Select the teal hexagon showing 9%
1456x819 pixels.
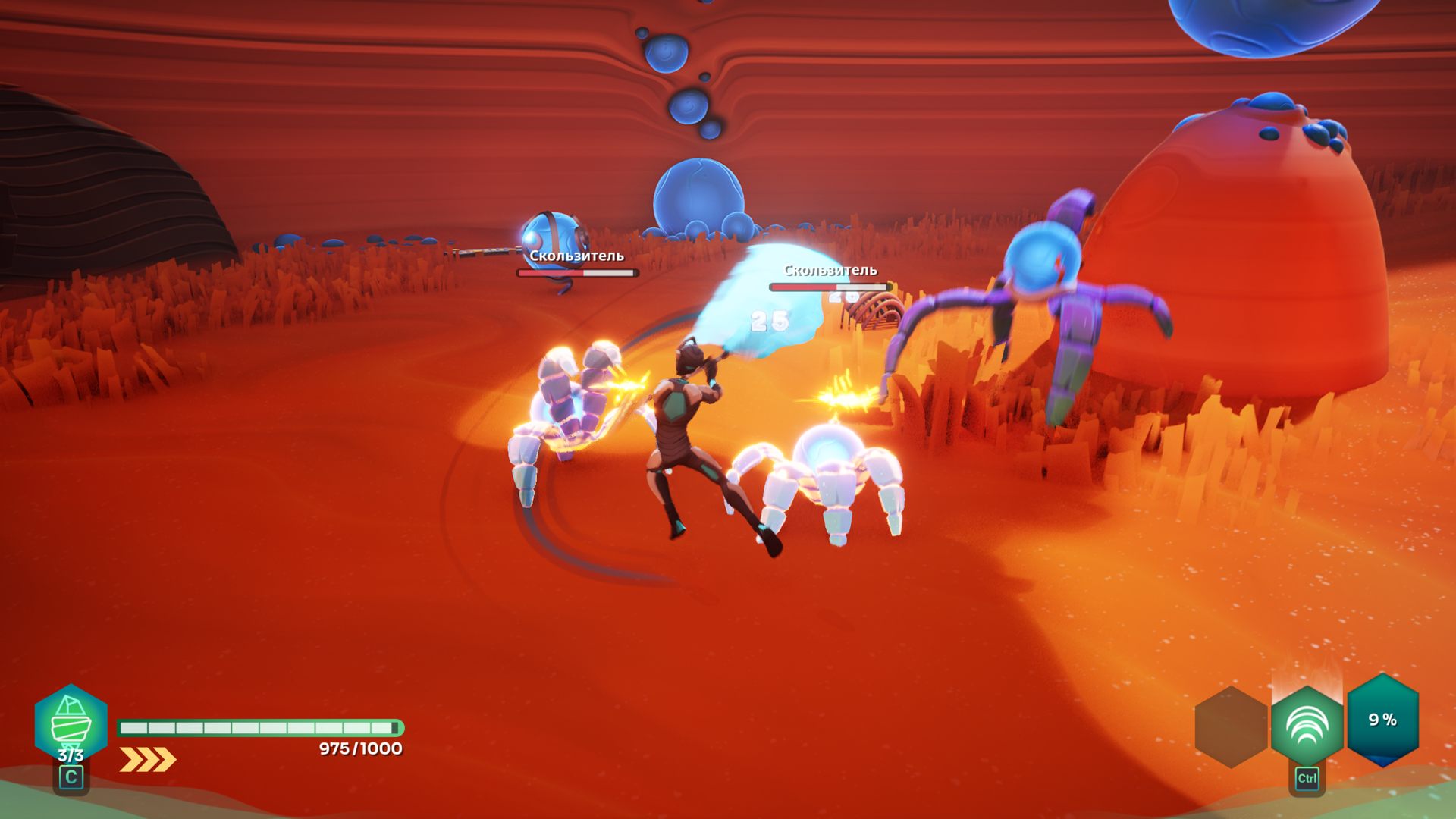(x=1382, y=720)
